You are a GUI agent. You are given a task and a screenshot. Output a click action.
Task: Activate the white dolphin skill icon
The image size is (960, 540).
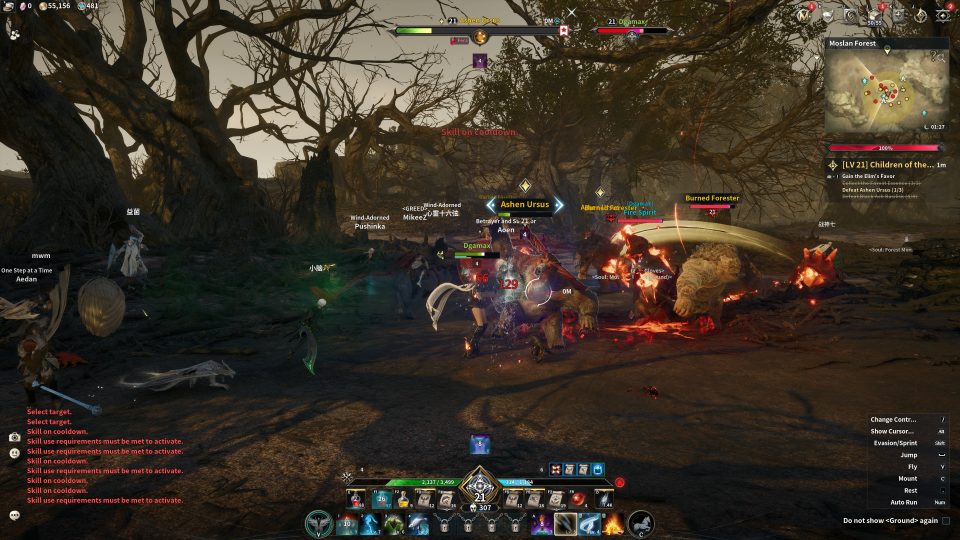click(418, 523)
